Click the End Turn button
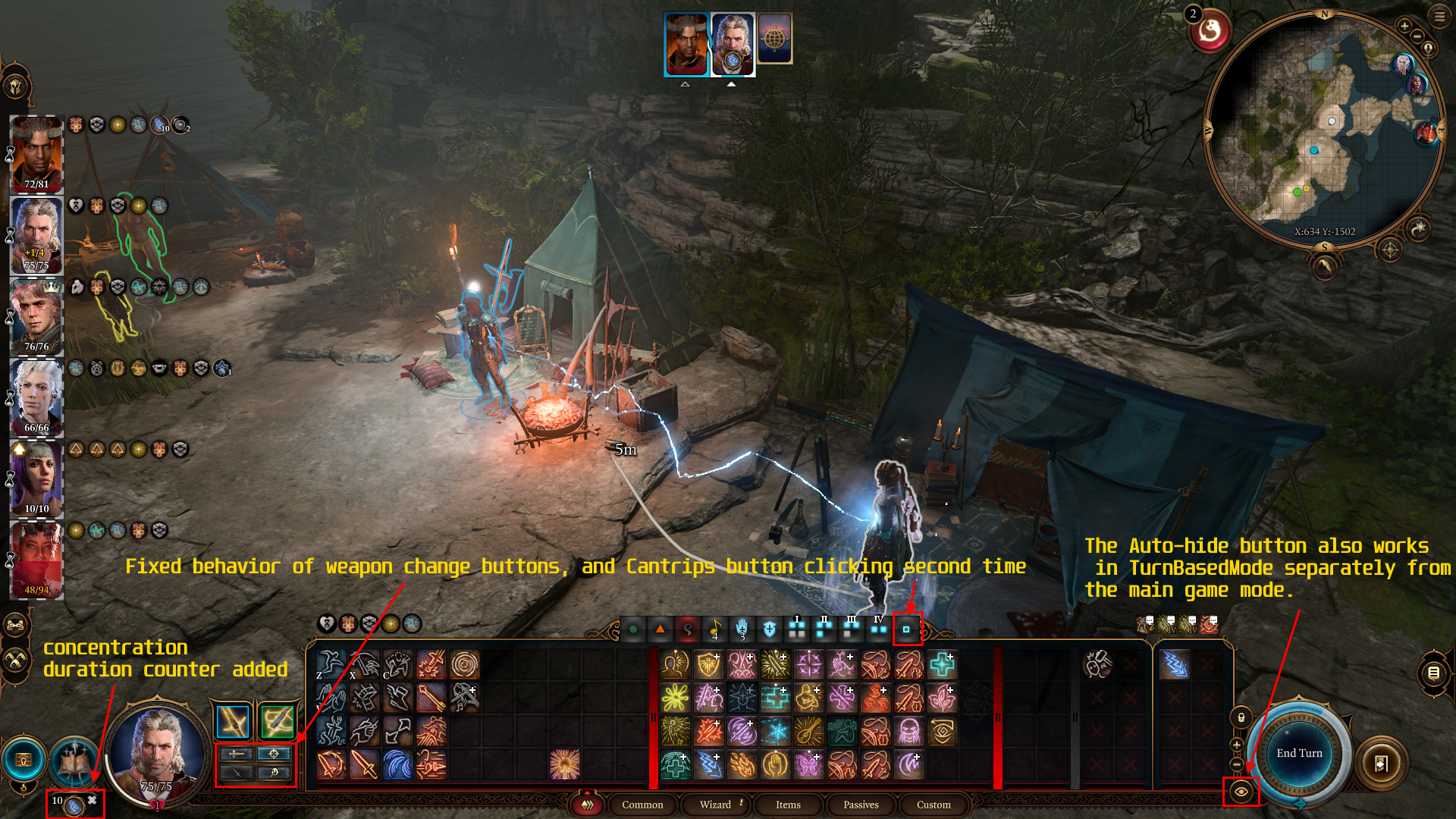1456x819 pixels. point(1299,753)
